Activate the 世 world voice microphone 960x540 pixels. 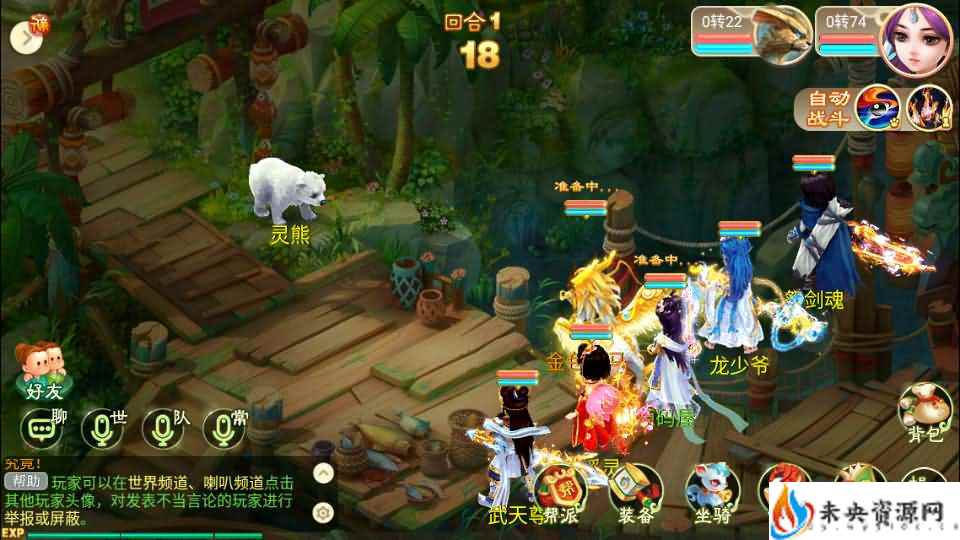(101, 428)
